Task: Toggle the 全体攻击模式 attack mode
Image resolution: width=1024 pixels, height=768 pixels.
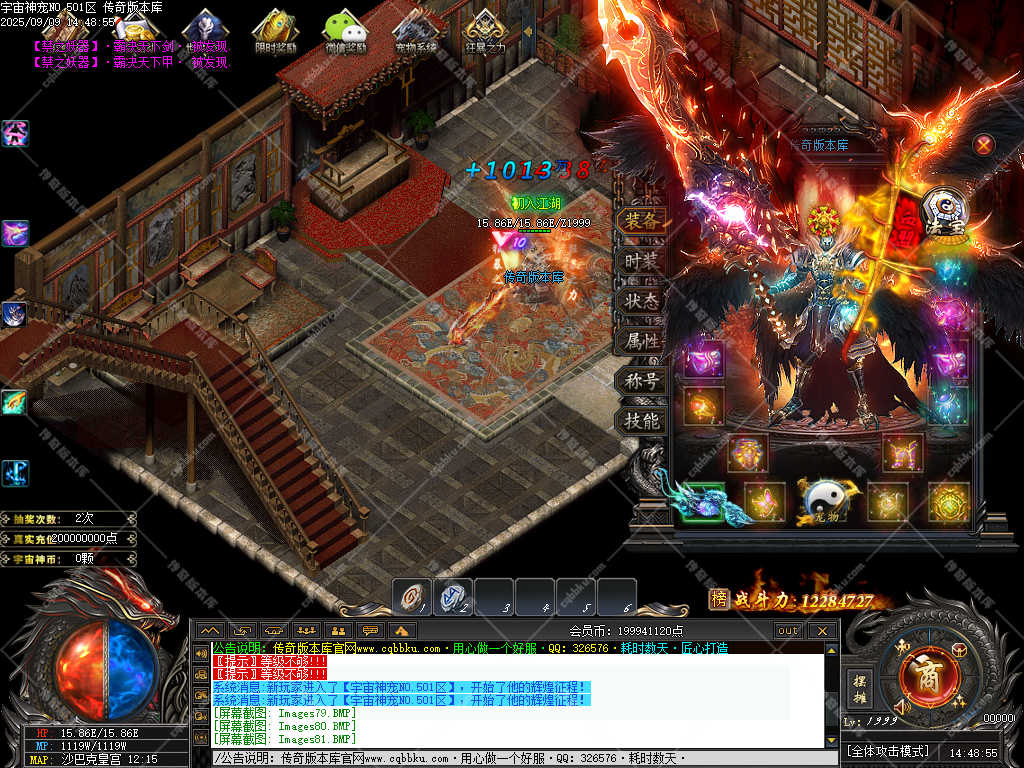Action: coord(888,751)
